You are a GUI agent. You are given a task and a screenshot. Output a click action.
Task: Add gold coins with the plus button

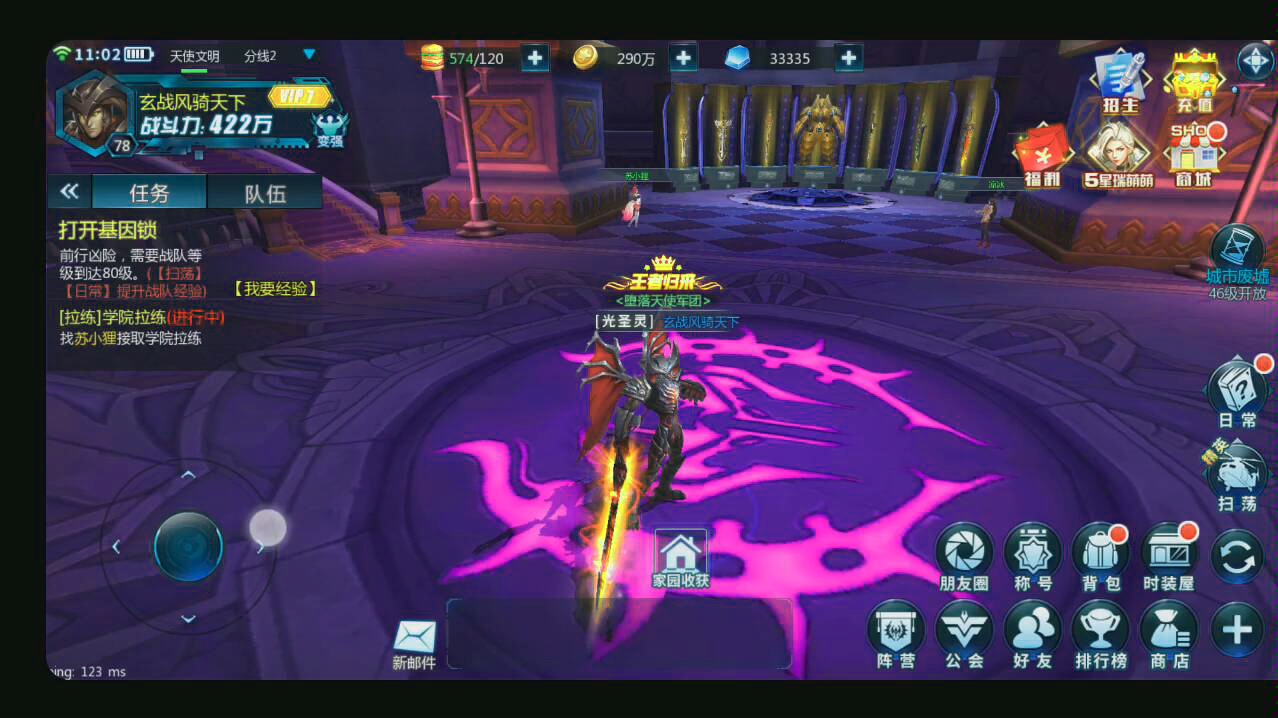pyautogui.click(x=683, y=58)
